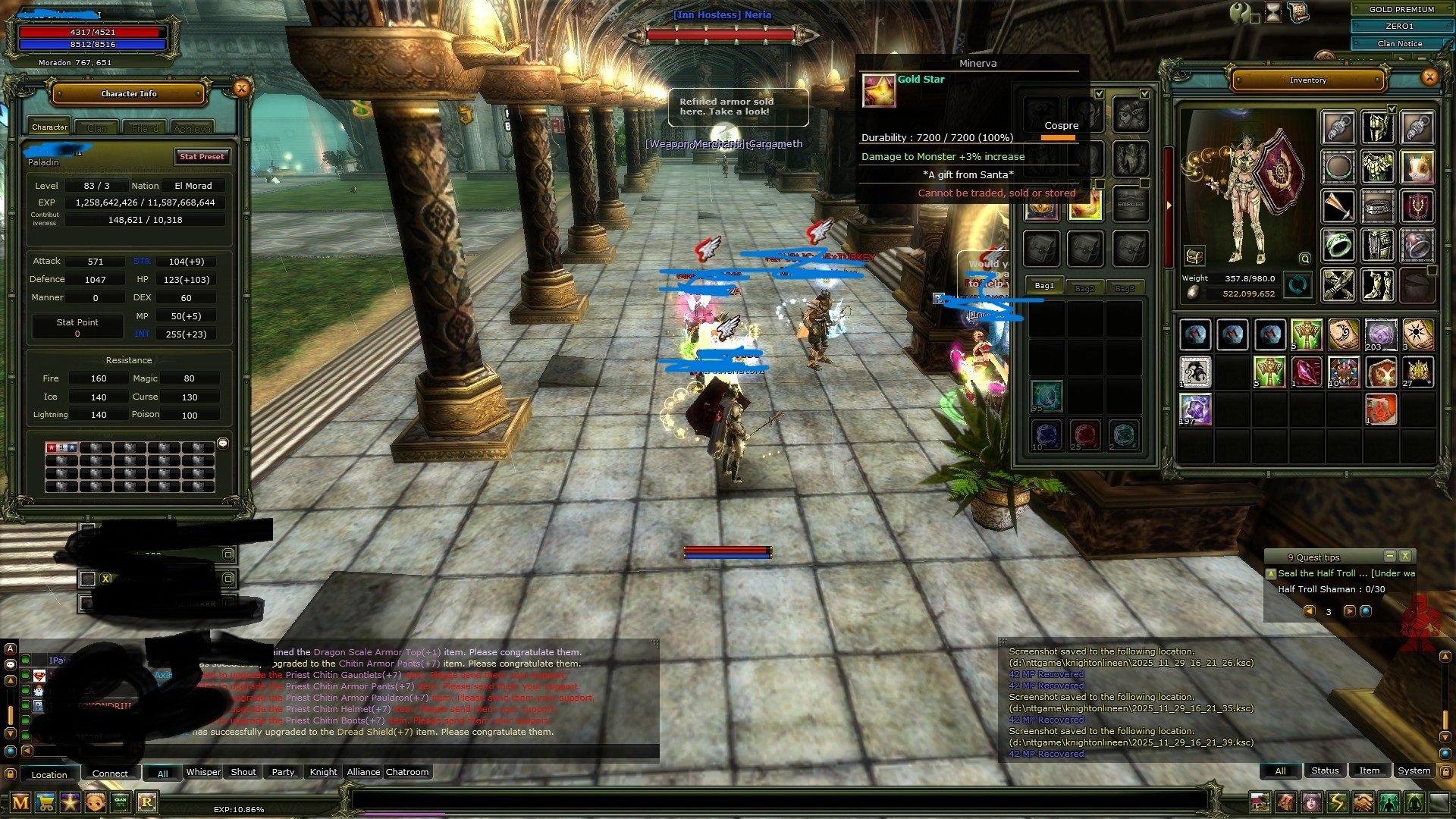Open the shopping cart store icon
The image size is (1456, 819).
click(45, 802)
